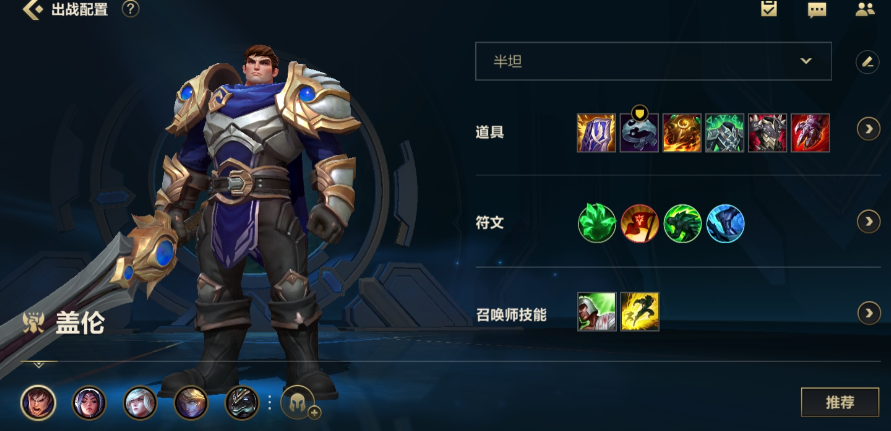This screenshot has width=891, height=431.
Task: Select the green leaf keystone rune
Action: [597, 223]
